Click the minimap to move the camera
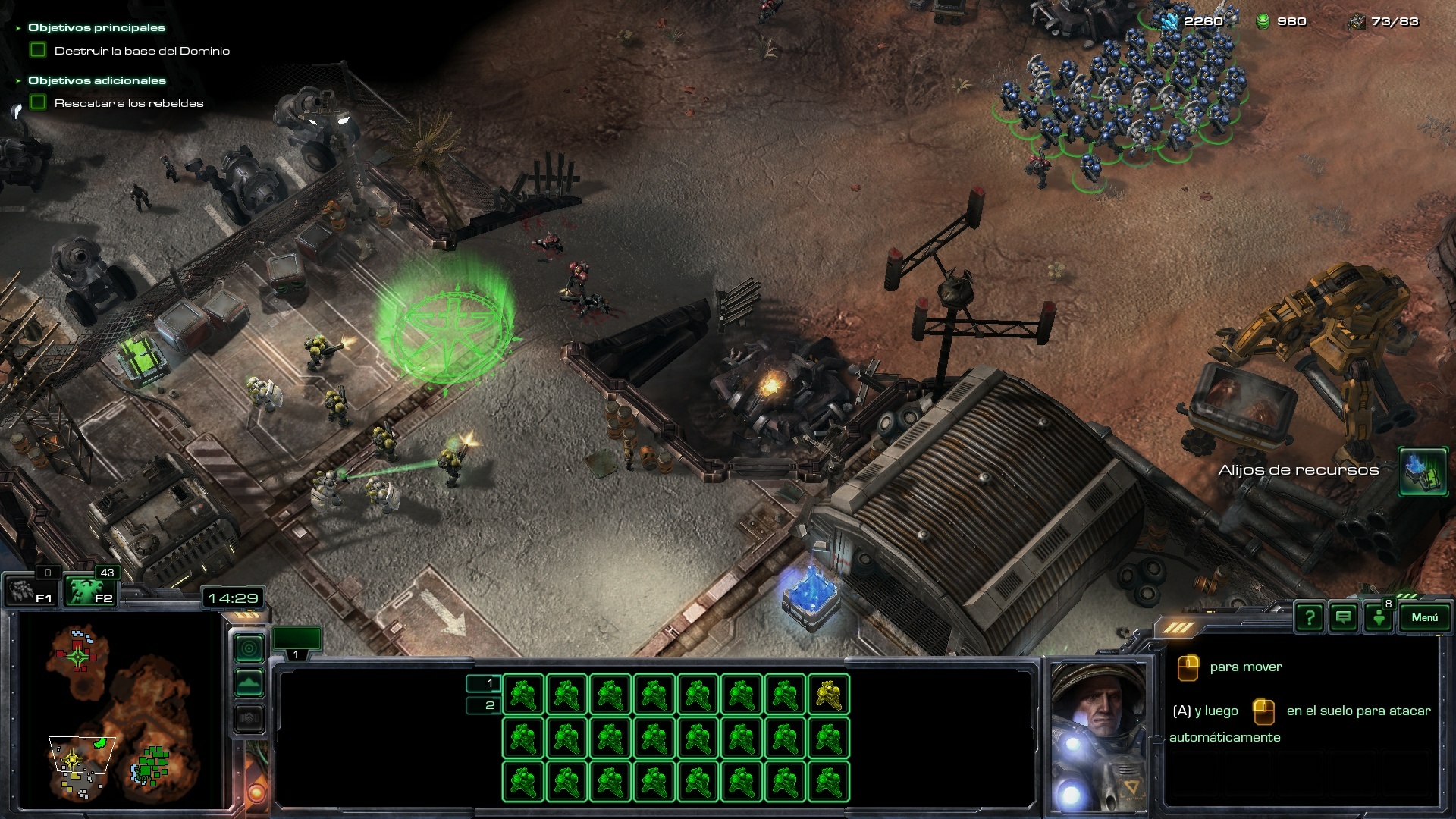The width and height of the screenshot is (1456, 819). click(x=121, y=709)
